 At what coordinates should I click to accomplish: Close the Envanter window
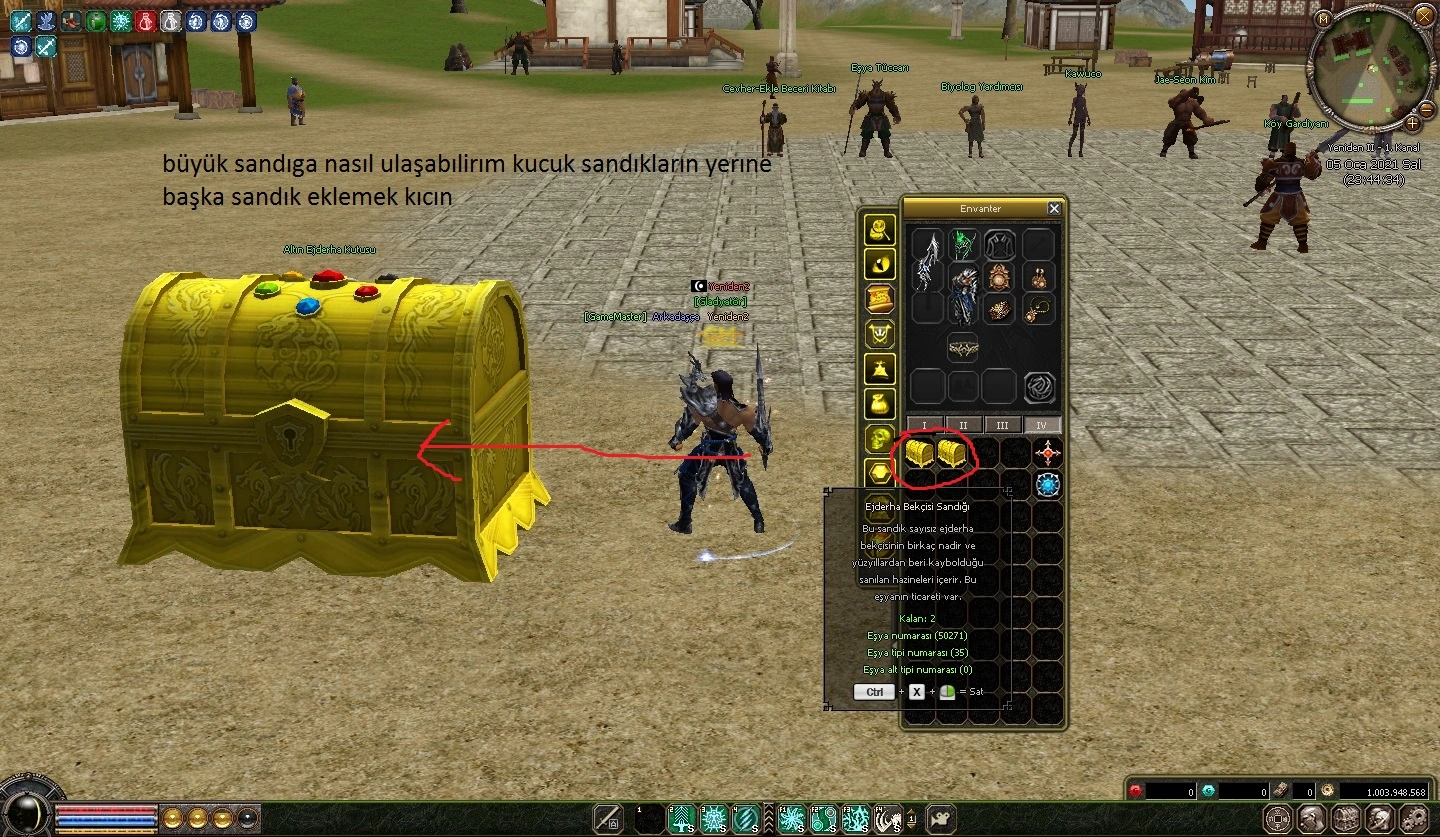coord(1054,208)
